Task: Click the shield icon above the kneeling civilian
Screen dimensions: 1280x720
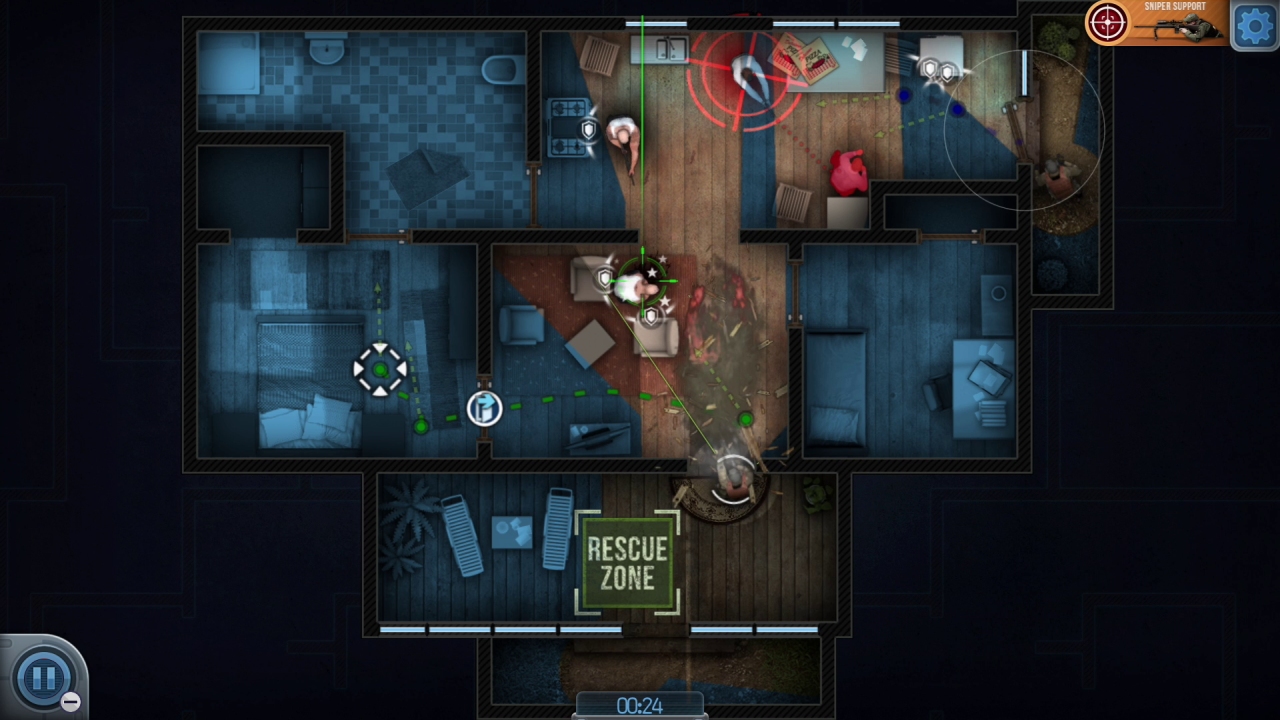Action: tap(588, 128)
